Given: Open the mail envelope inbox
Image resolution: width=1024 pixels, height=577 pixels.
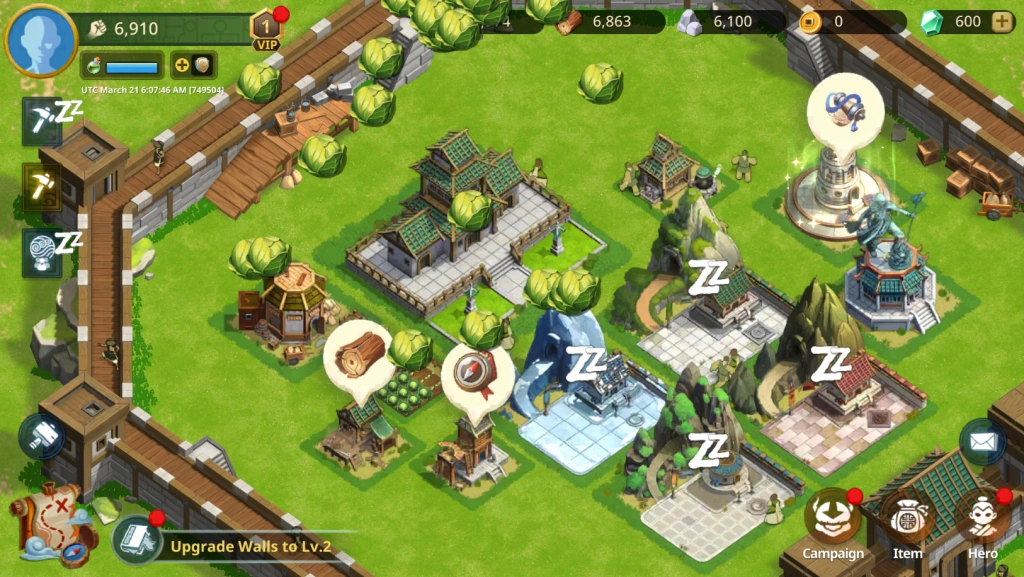Looking at the screenshot, I should point(982,441).
